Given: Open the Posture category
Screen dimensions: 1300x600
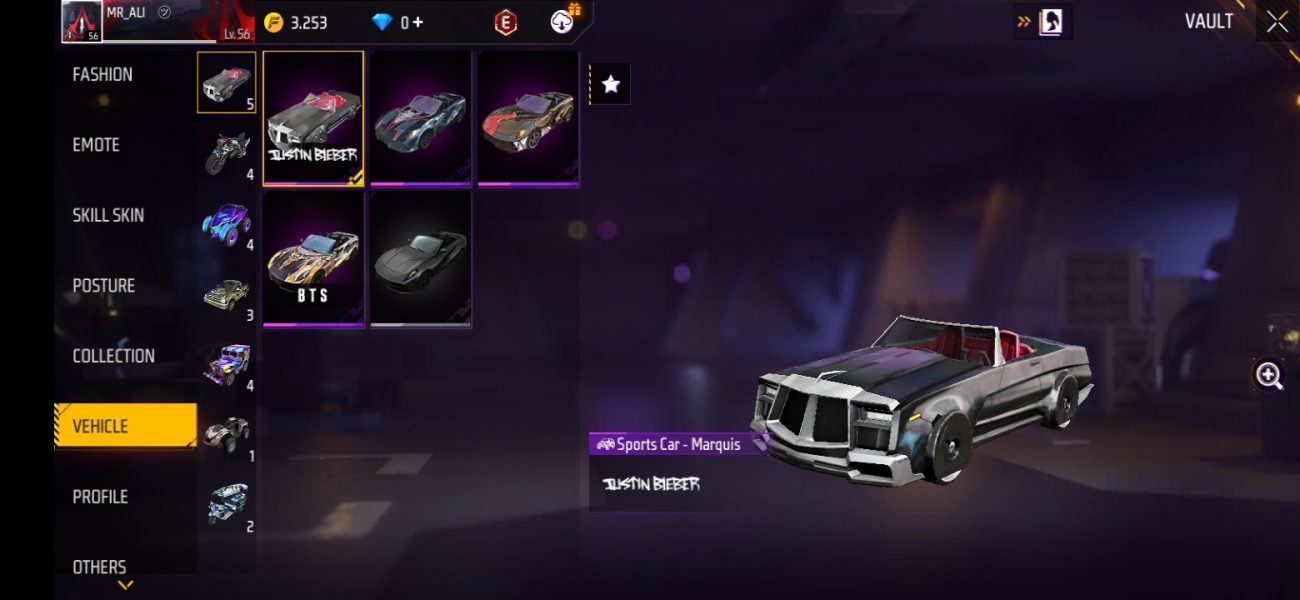Looking at the screenshot, I should [103, 286].
